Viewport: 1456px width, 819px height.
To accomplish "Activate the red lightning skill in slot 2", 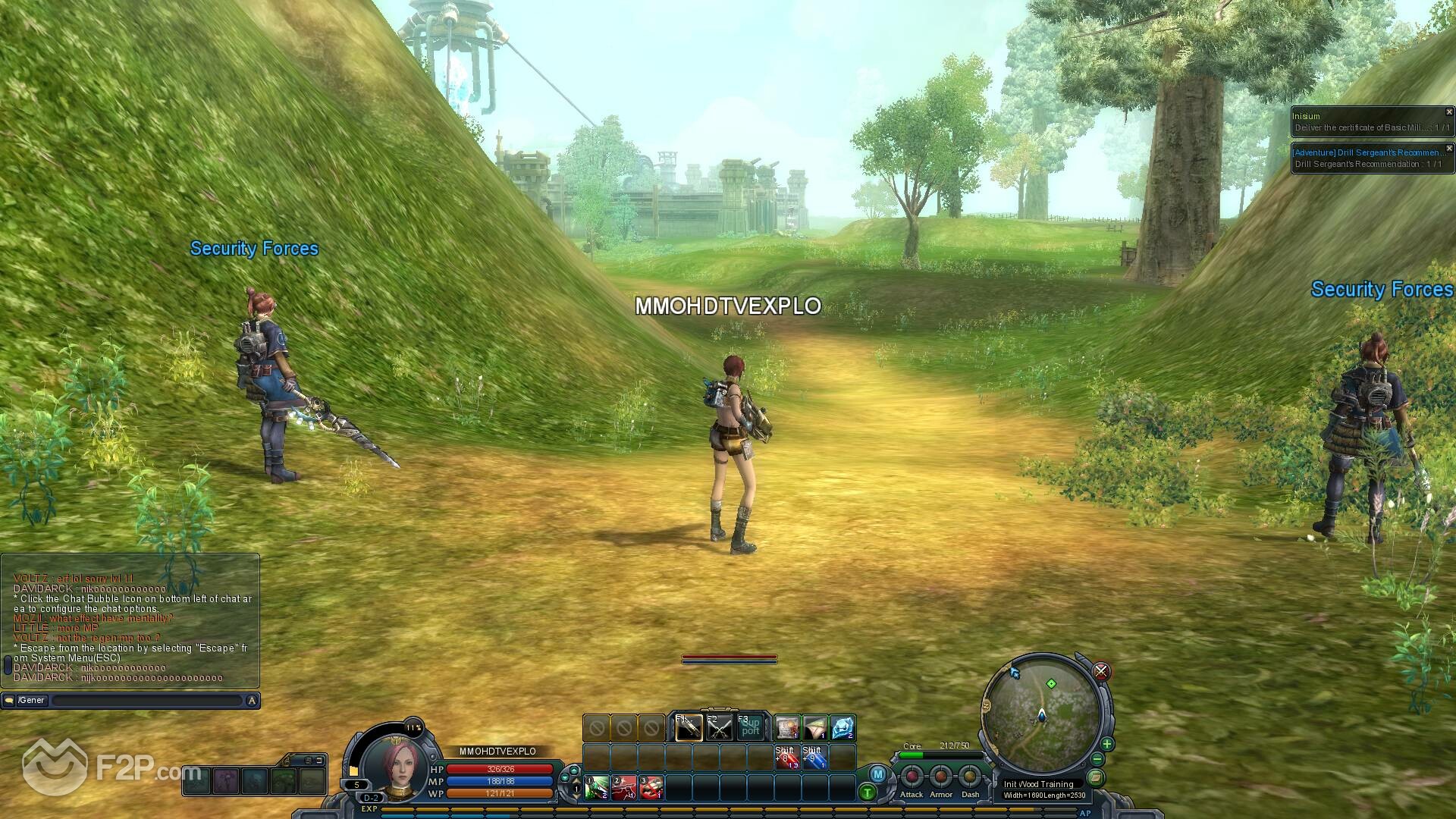I will tap(624, 788).
